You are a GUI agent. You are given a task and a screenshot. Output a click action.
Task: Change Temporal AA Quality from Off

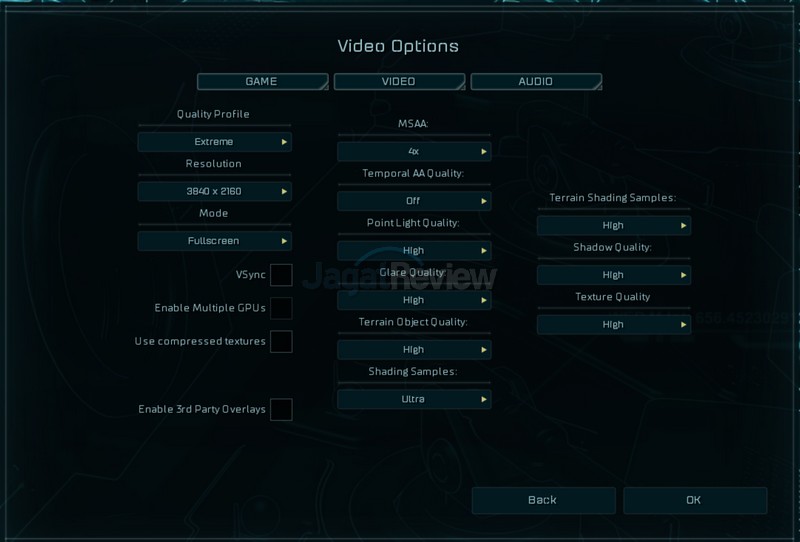pos(414,201)
